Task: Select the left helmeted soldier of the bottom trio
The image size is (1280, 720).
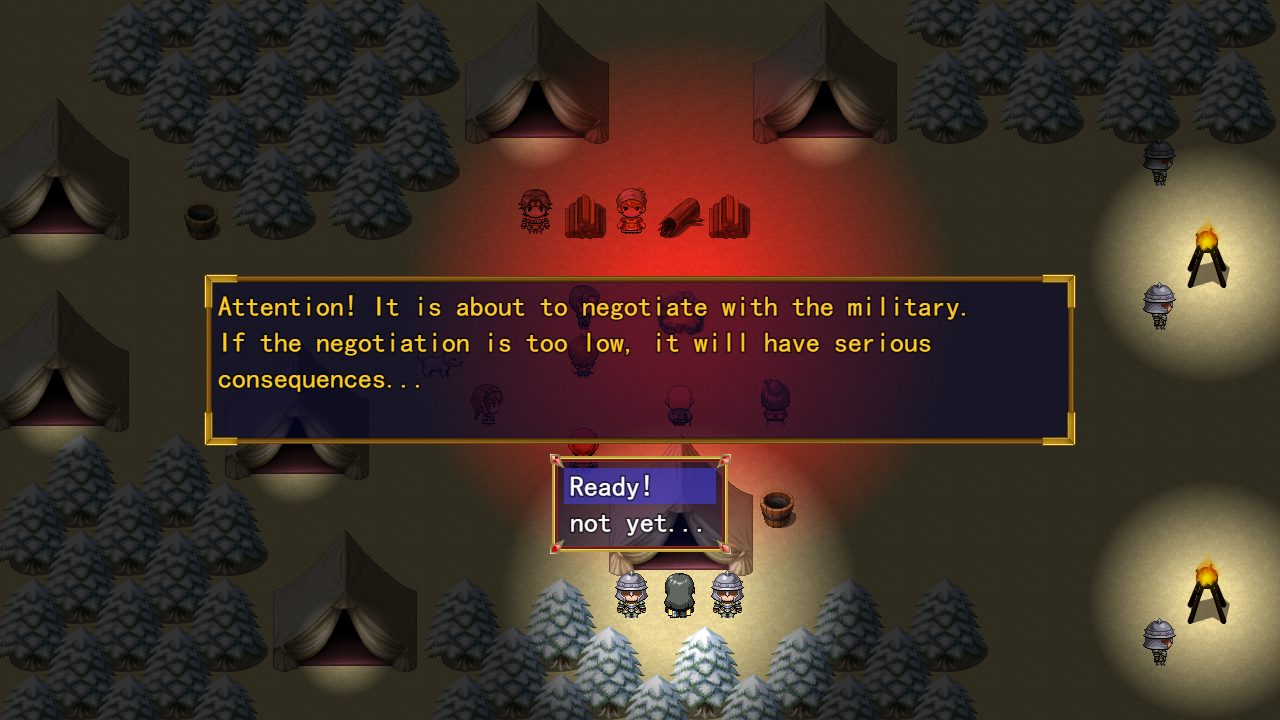Action: tap(630, 597)
